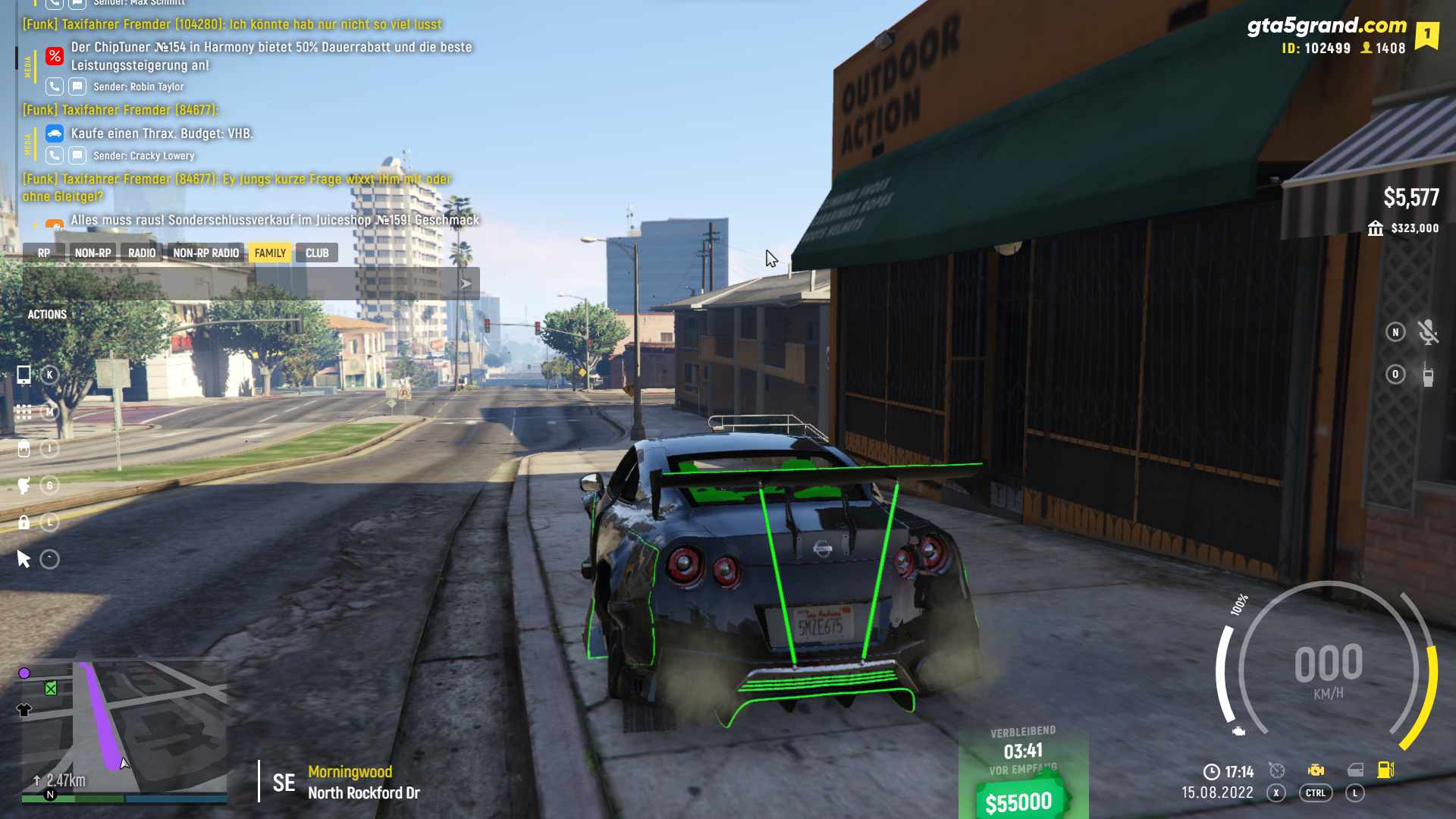Send the chat message with the arrow
1456x819 pixels.
(466, 284)
